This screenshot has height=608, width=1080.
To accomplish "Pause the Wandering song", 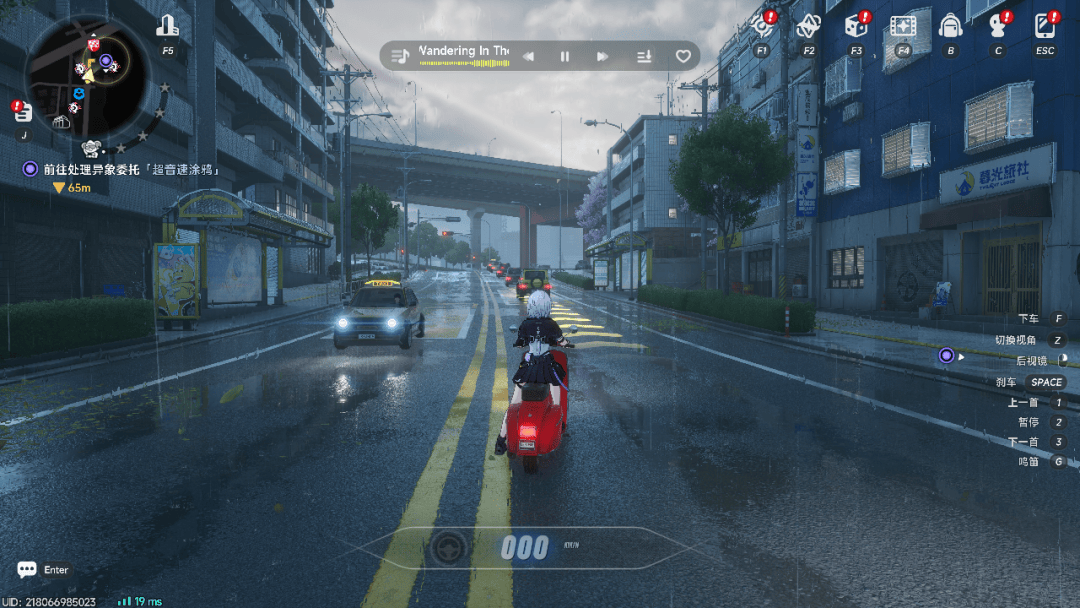I will tap(565, 56).
